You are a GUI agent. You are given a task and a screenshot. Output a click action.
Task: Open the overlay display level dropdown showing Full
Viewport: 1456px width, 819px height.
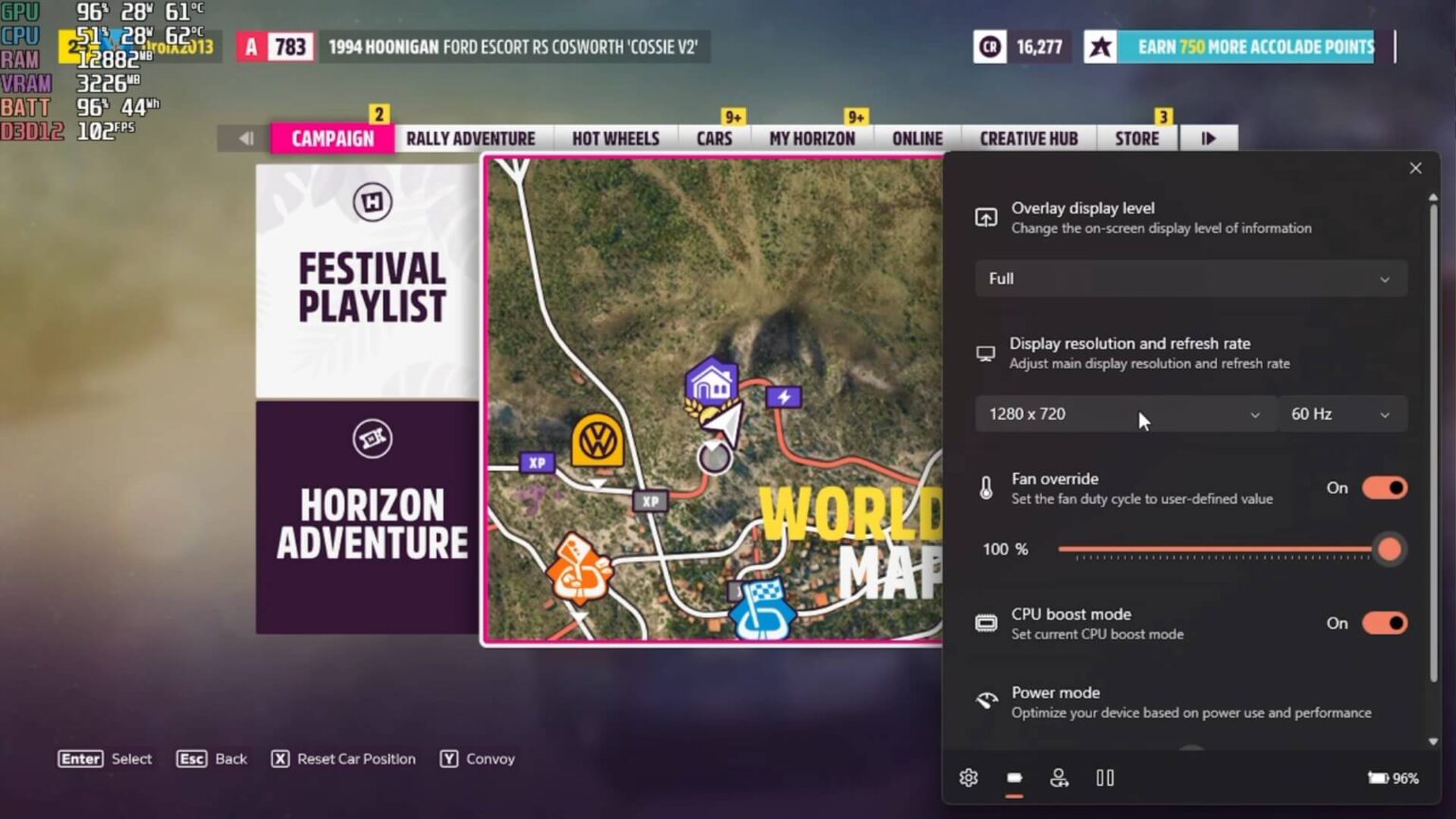[x=1191, y=278]
